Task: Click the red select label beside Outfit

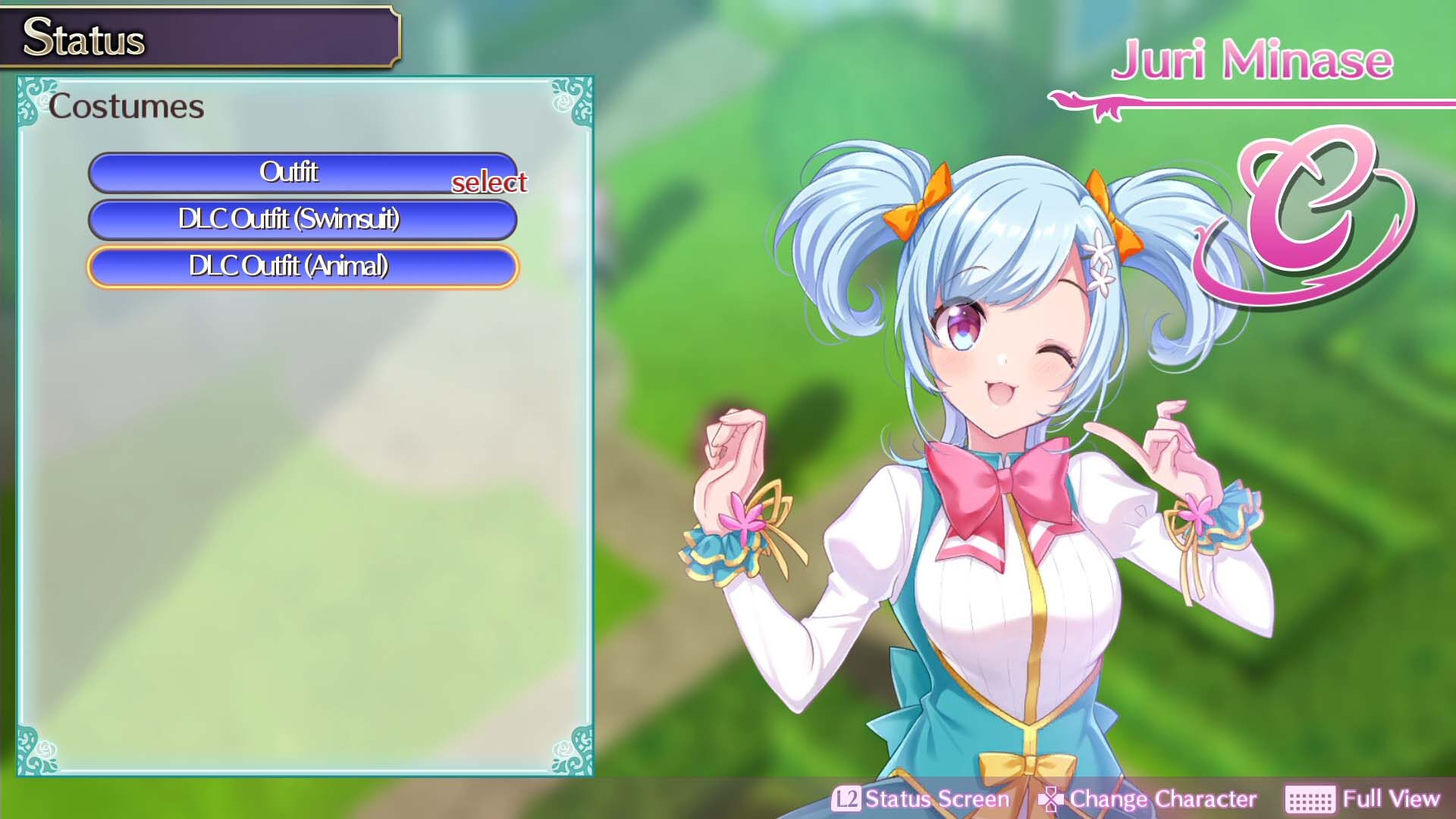Action: (x=490, y=184)
